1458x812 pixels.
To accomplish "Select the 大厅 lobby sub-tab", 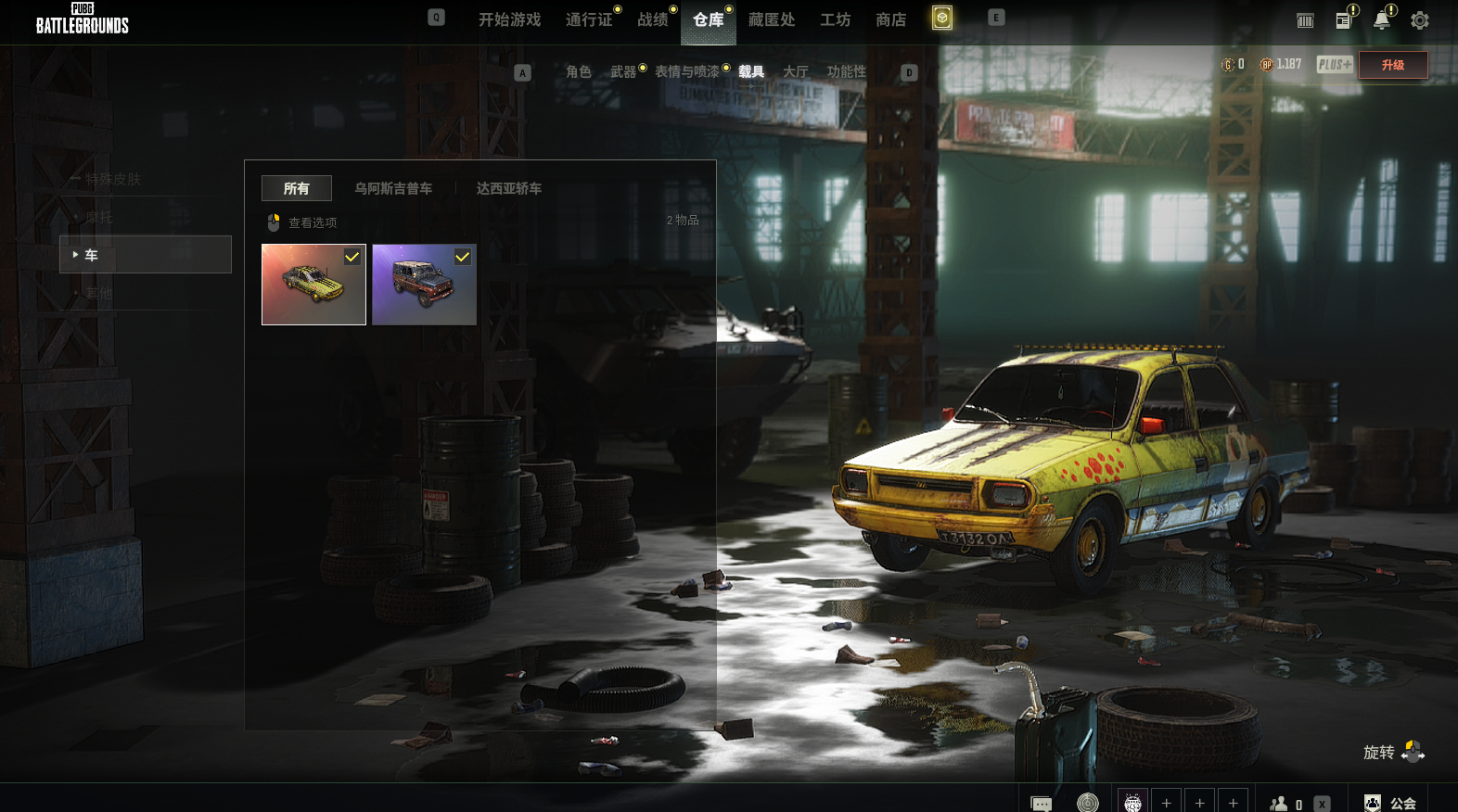I will click(x=796, y=71).
